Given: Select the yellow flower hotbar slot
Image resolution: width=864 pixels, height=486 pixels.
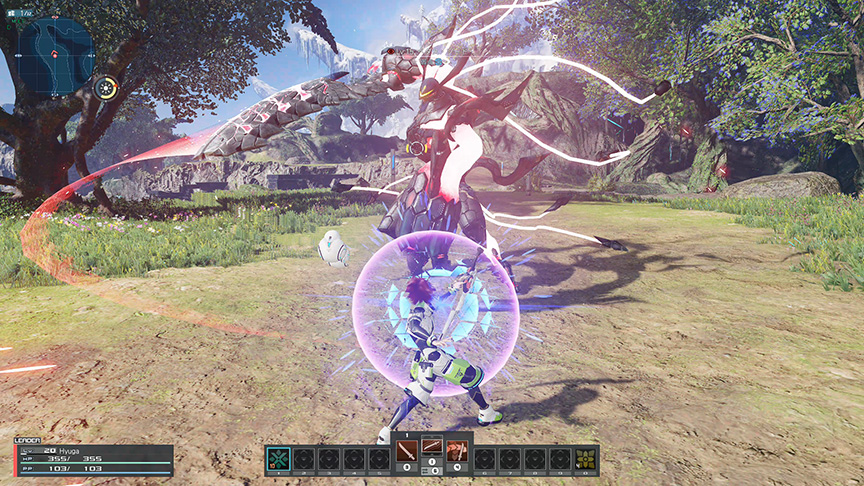Looking at the screenshot, I should click(584, 459).
